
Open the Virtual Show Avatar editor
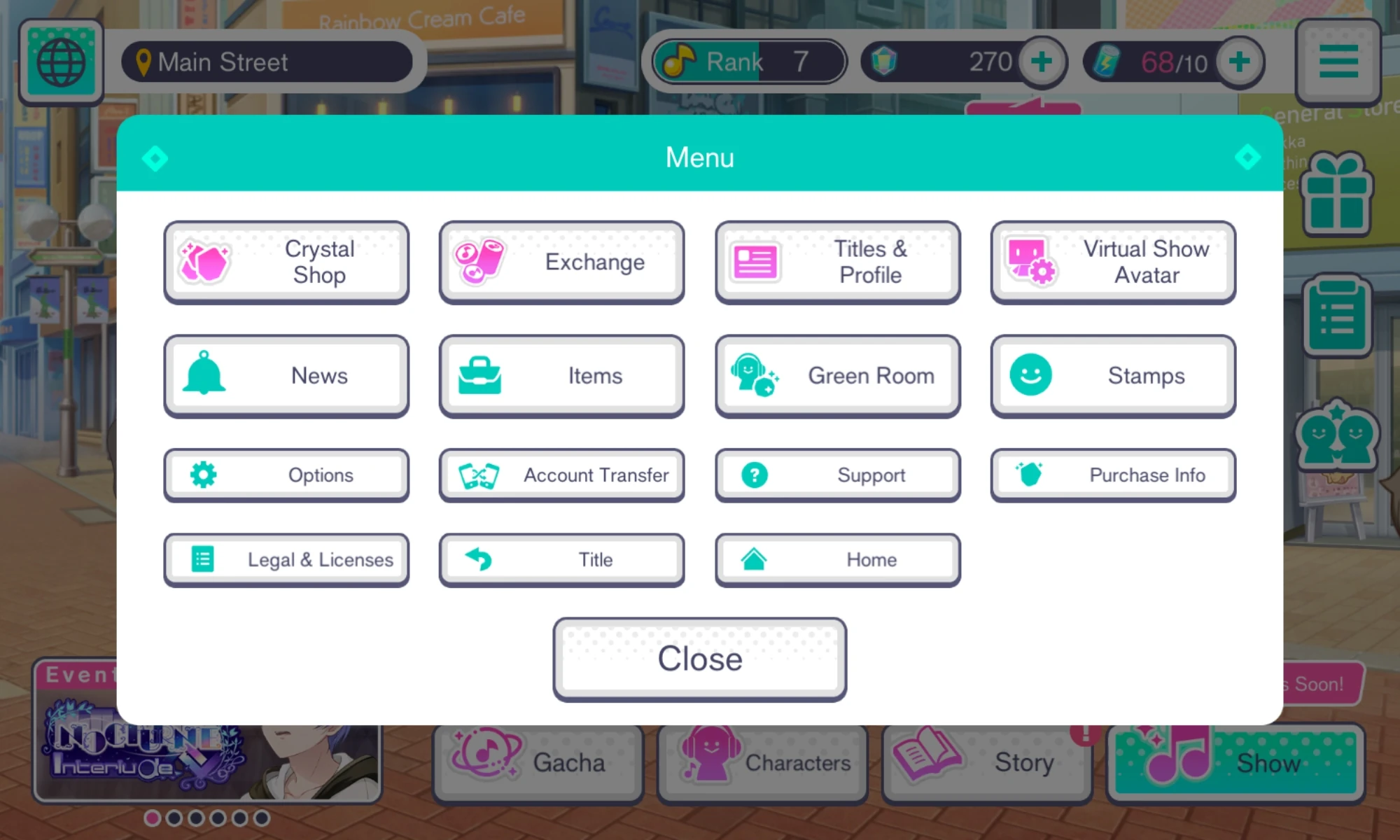pos(1112,262)
